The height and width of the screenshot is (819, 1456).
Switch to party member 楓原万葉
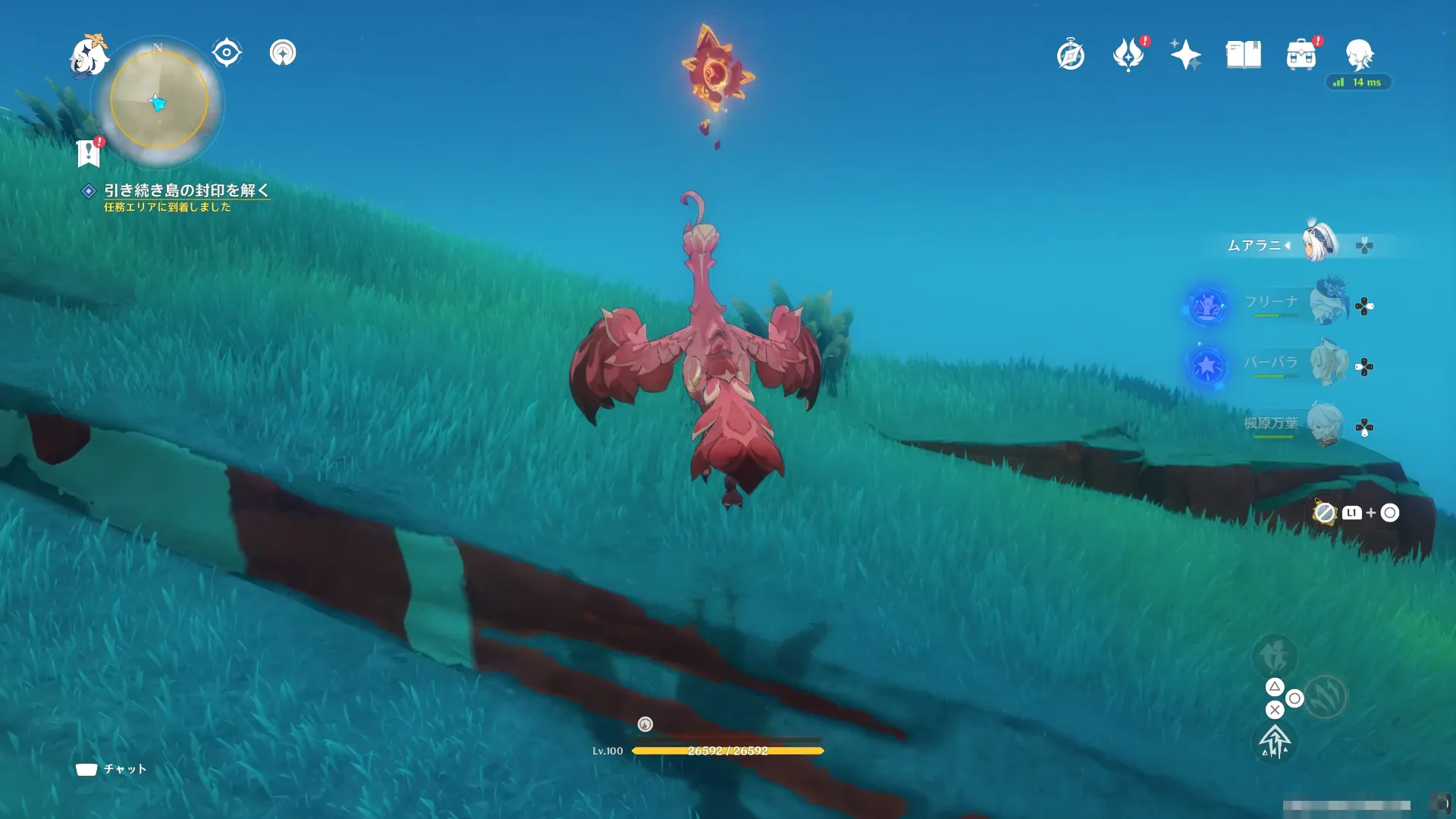pyautogui.click(x=1325, y=424)
